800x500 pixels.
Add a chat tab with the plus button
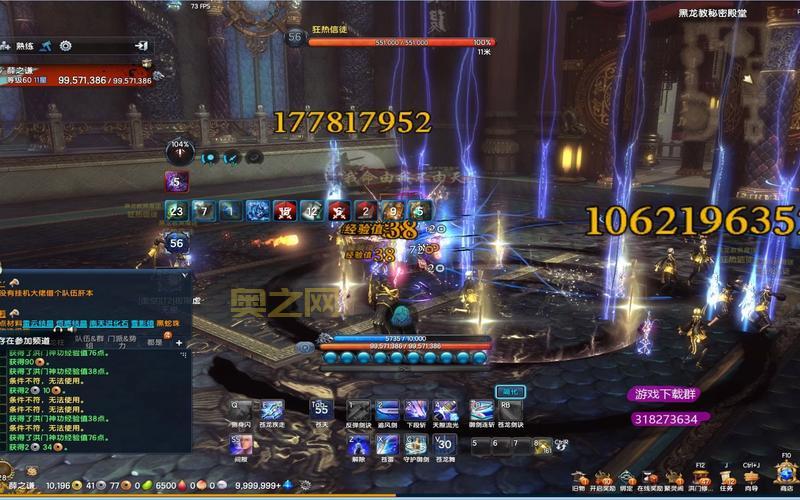pyautogui.click(x=179, y=342)
